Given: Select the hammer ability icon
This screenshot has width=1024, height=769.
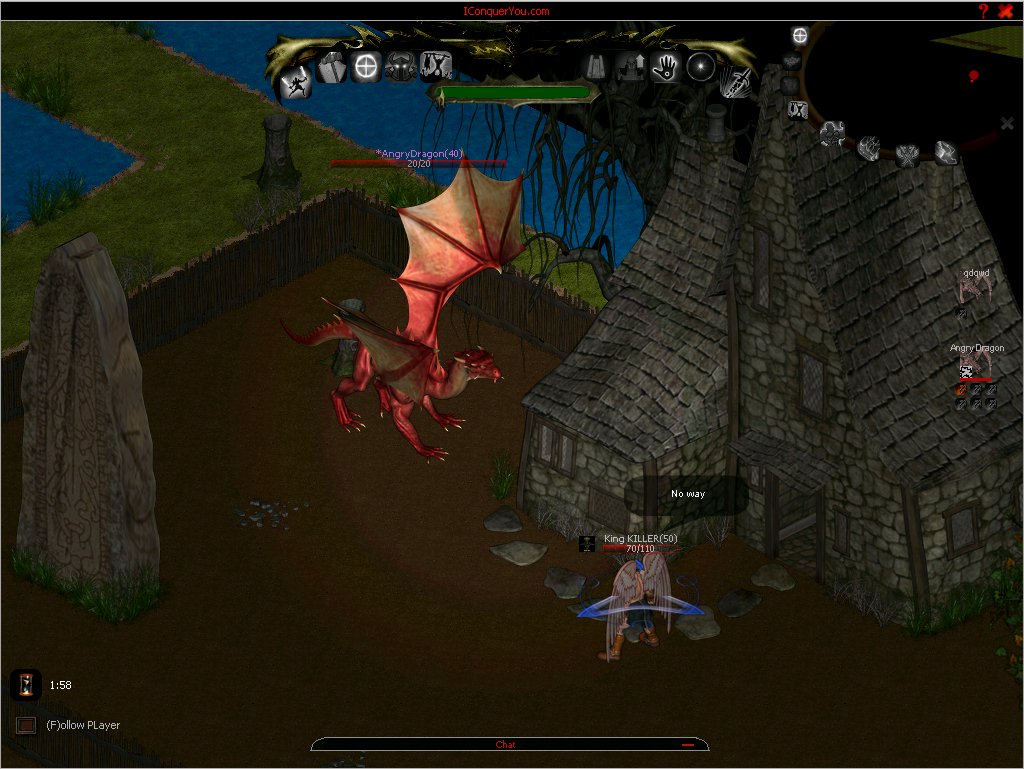Looking at the screenshot, I should (332, 68).
